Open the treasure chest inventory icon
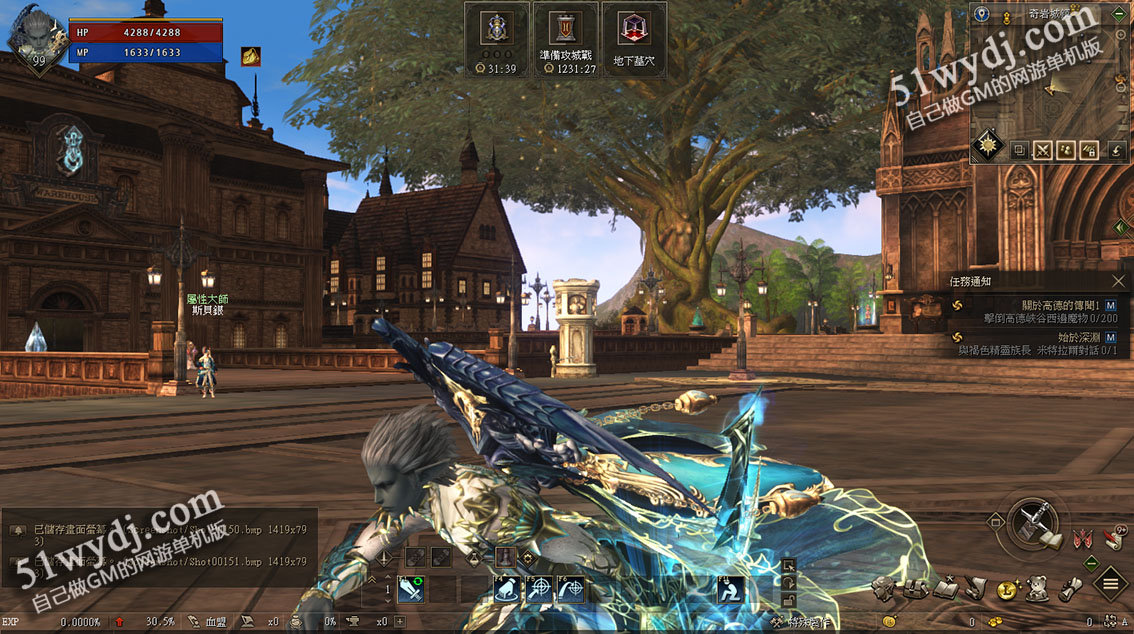Image resolution: width=1134 pixels, height=634 pixels. (914, 589)
